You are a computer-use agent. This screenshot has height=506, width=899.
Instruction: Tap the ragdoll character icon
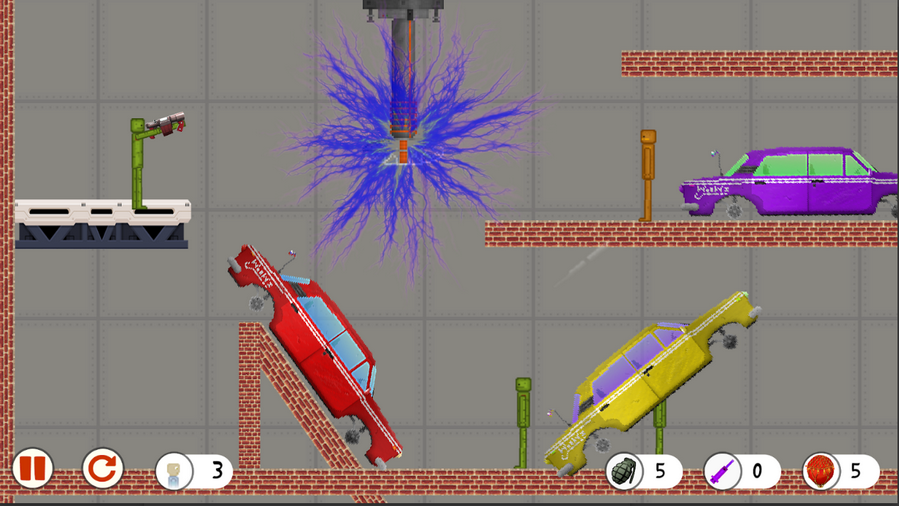pos(175,471)
